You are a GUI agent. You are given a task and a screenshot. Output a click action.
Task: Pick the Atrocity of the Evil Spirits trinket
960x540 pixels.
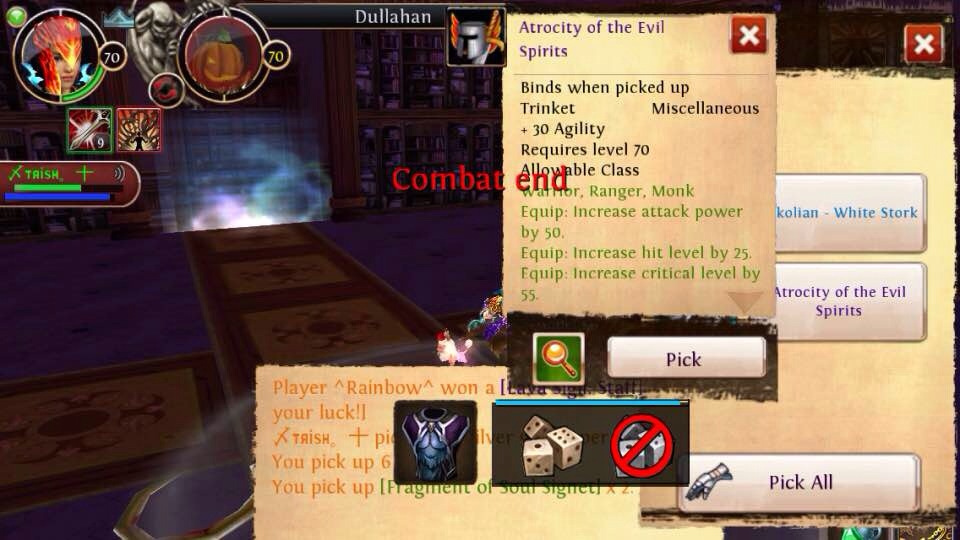coord(686,358)
